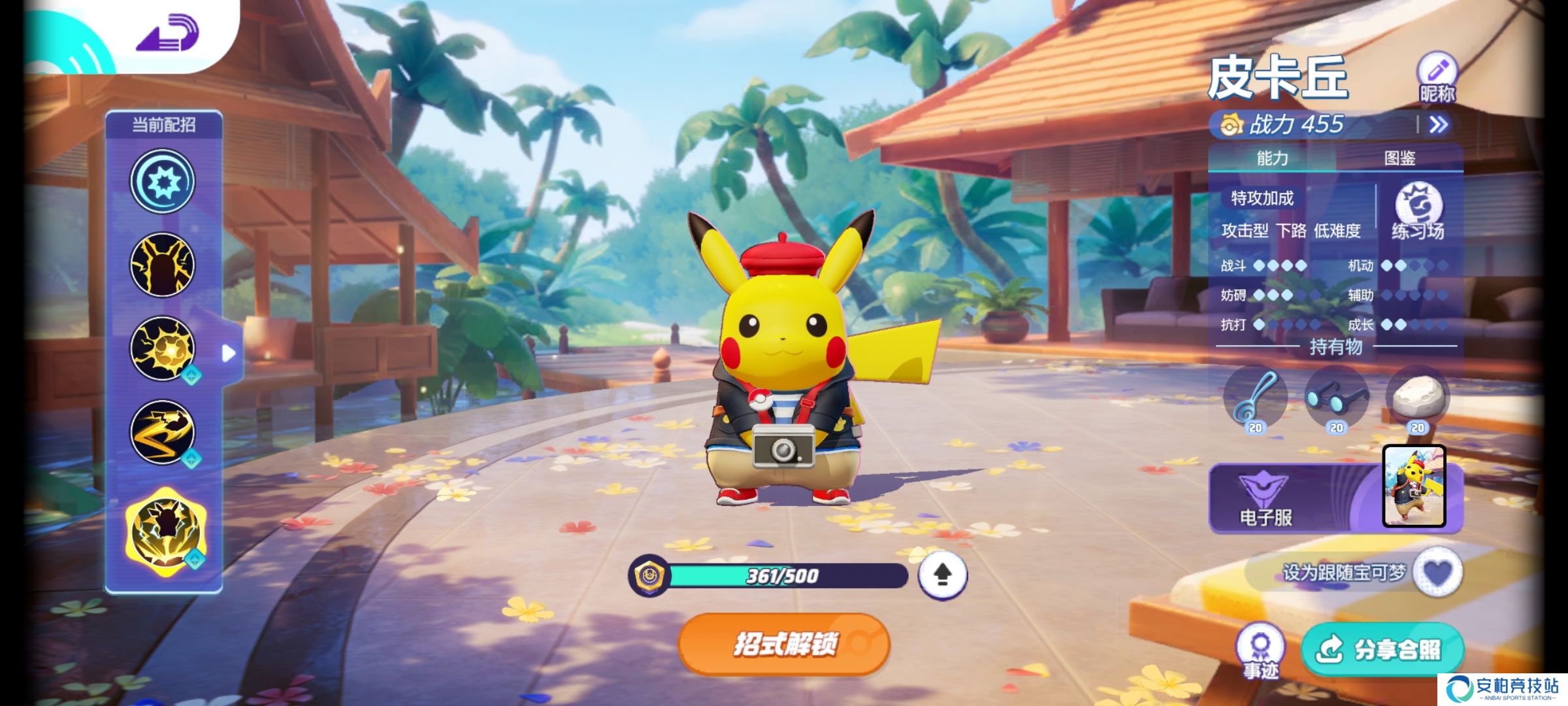1568x706 pixels.
Task: Switch to the 能力 tab
Action: [1272, 158]
